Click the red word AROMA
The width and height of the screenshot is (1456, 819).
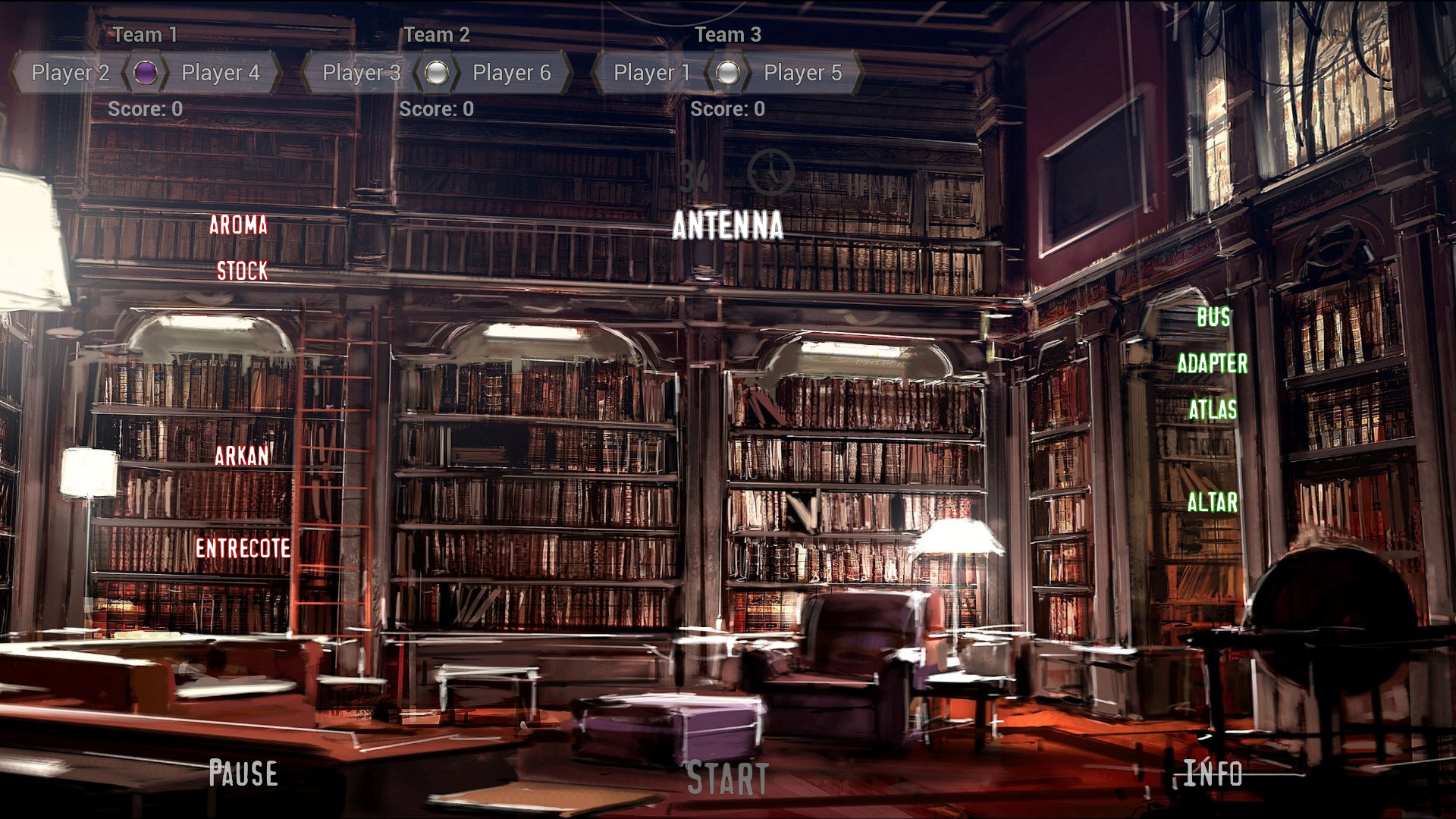pos(240,225)
